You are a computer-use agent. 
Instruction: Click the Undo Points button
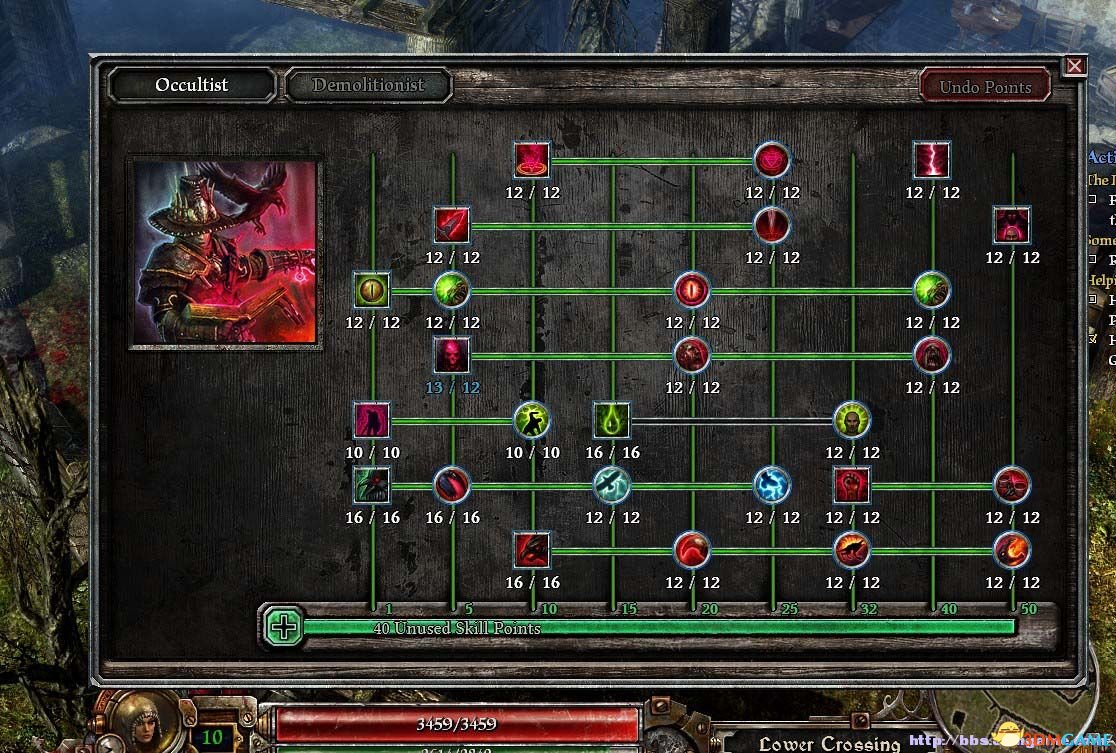click(x=984, y=86)
